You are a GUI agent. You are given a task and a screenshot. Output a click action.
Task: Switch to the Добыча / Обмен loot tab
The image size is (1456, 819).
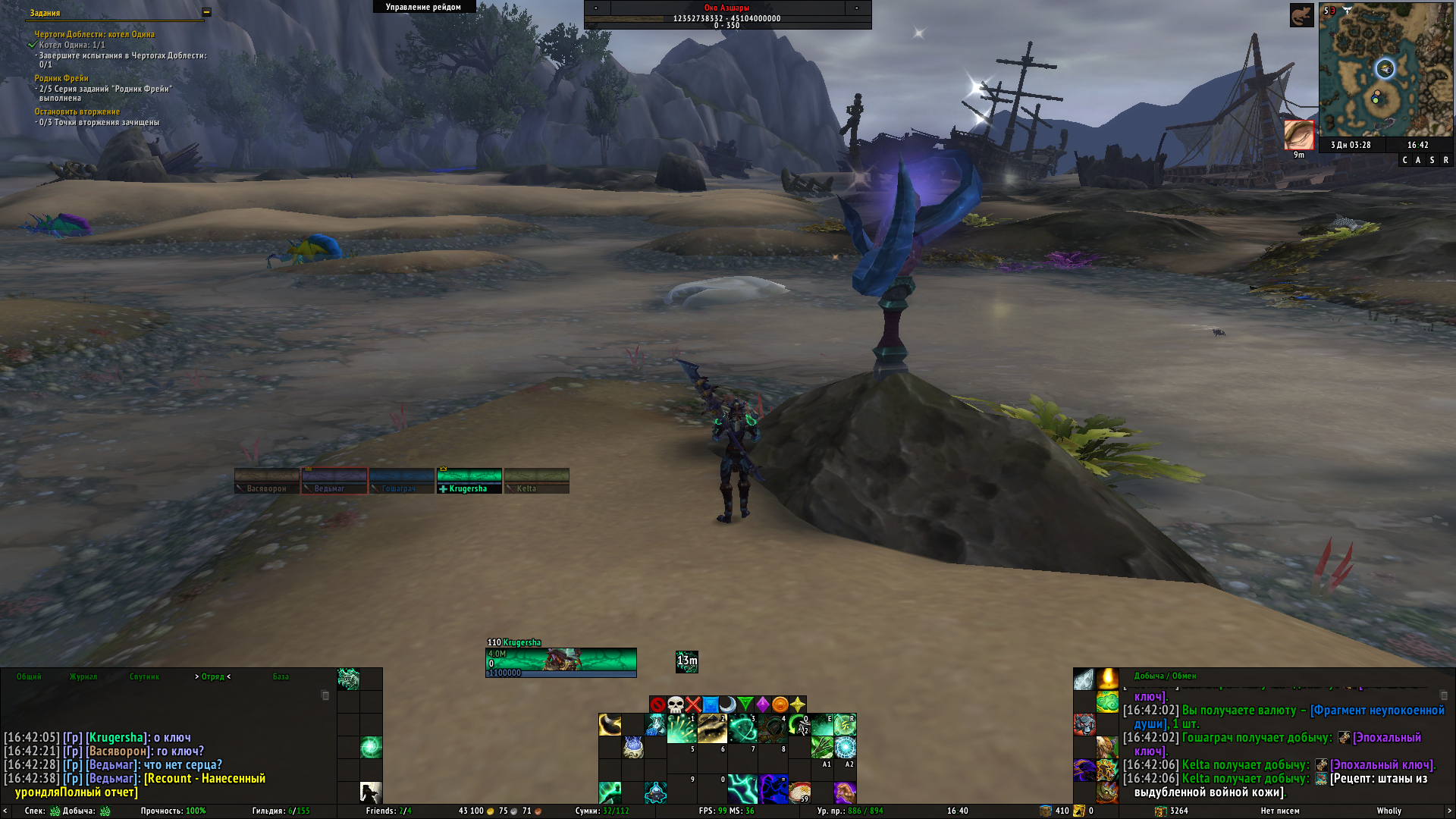(1165, 676)
